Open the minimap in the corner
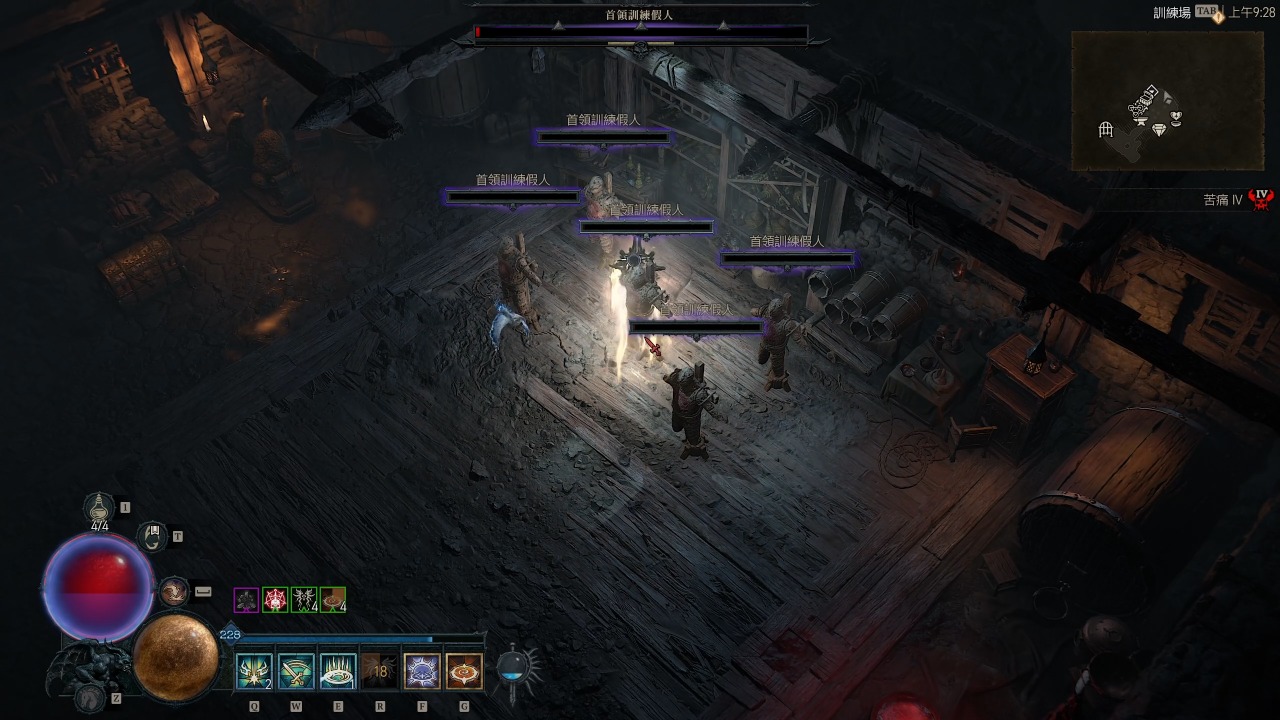Screen dimensions: 1280x720 coord(1167,100)
